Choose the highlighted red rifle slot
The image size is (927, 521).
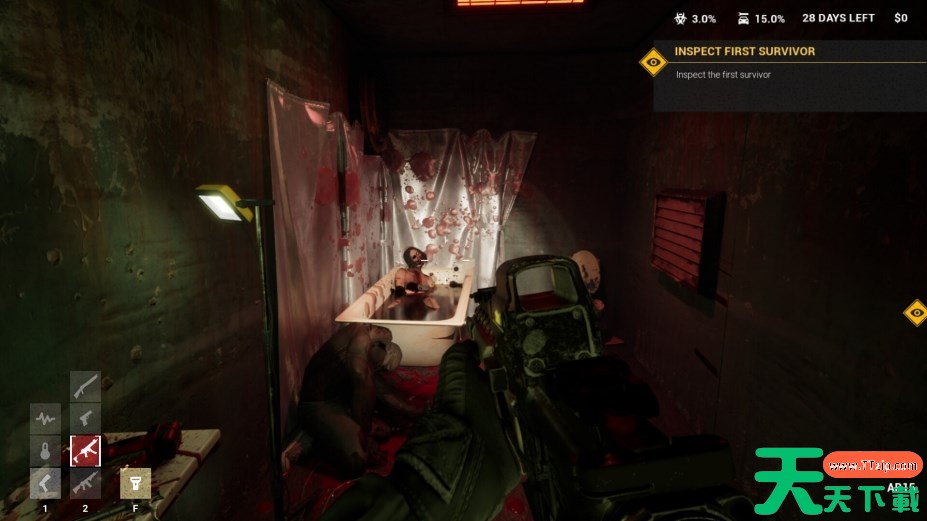(x=85, y=451)
